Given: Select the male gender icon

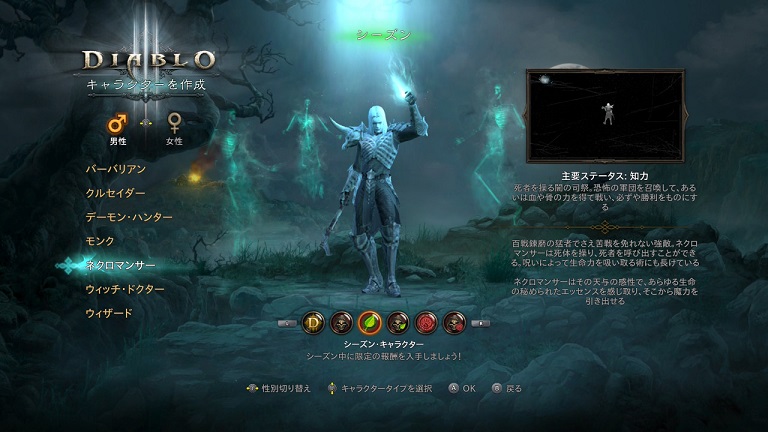Looking at the screenshot, I should [118, 125].
